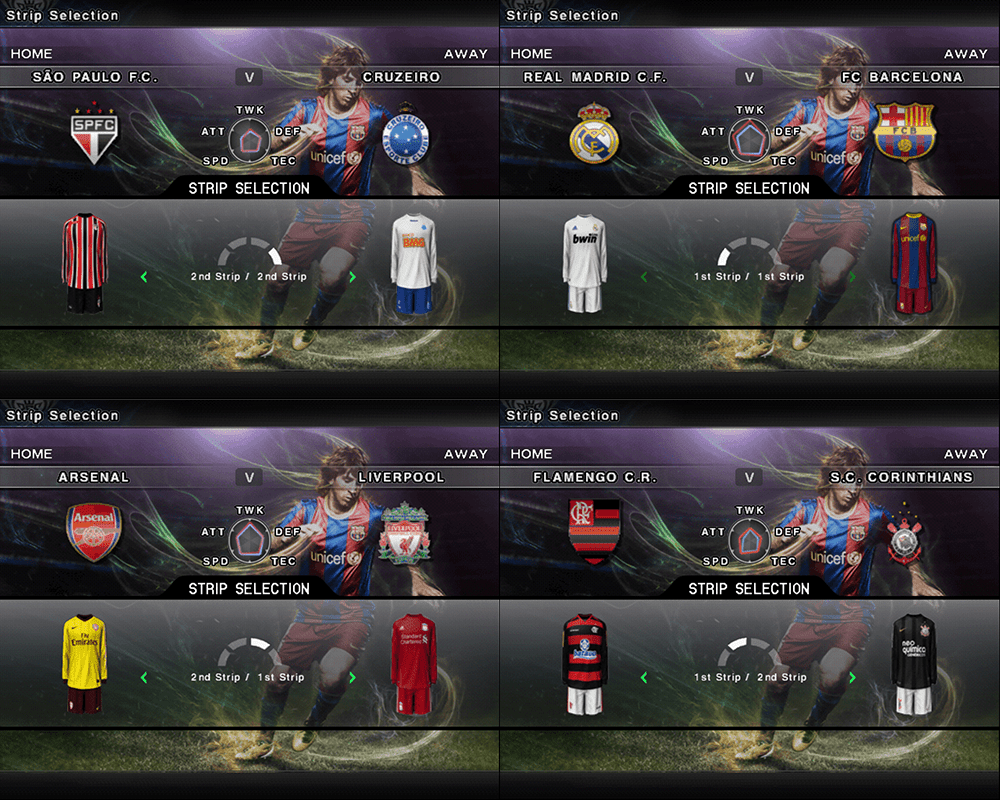Click green left arrow beside São Paulo kit
The height and width of the screenshot is (800, 1000).
[x=144, y=277]
